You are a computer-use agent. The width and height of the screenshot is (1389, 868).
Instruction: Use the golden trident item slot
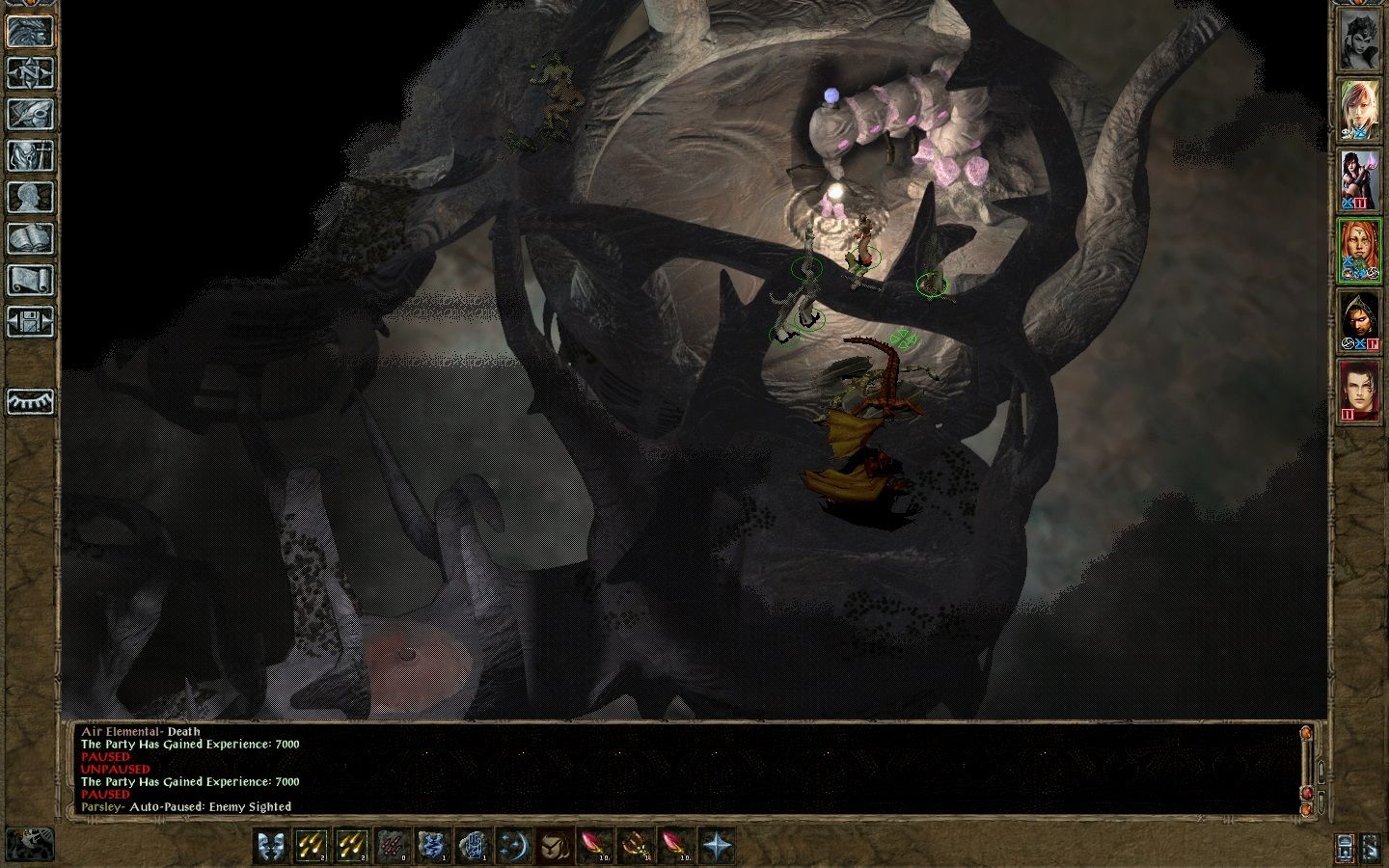coord(635,846)
